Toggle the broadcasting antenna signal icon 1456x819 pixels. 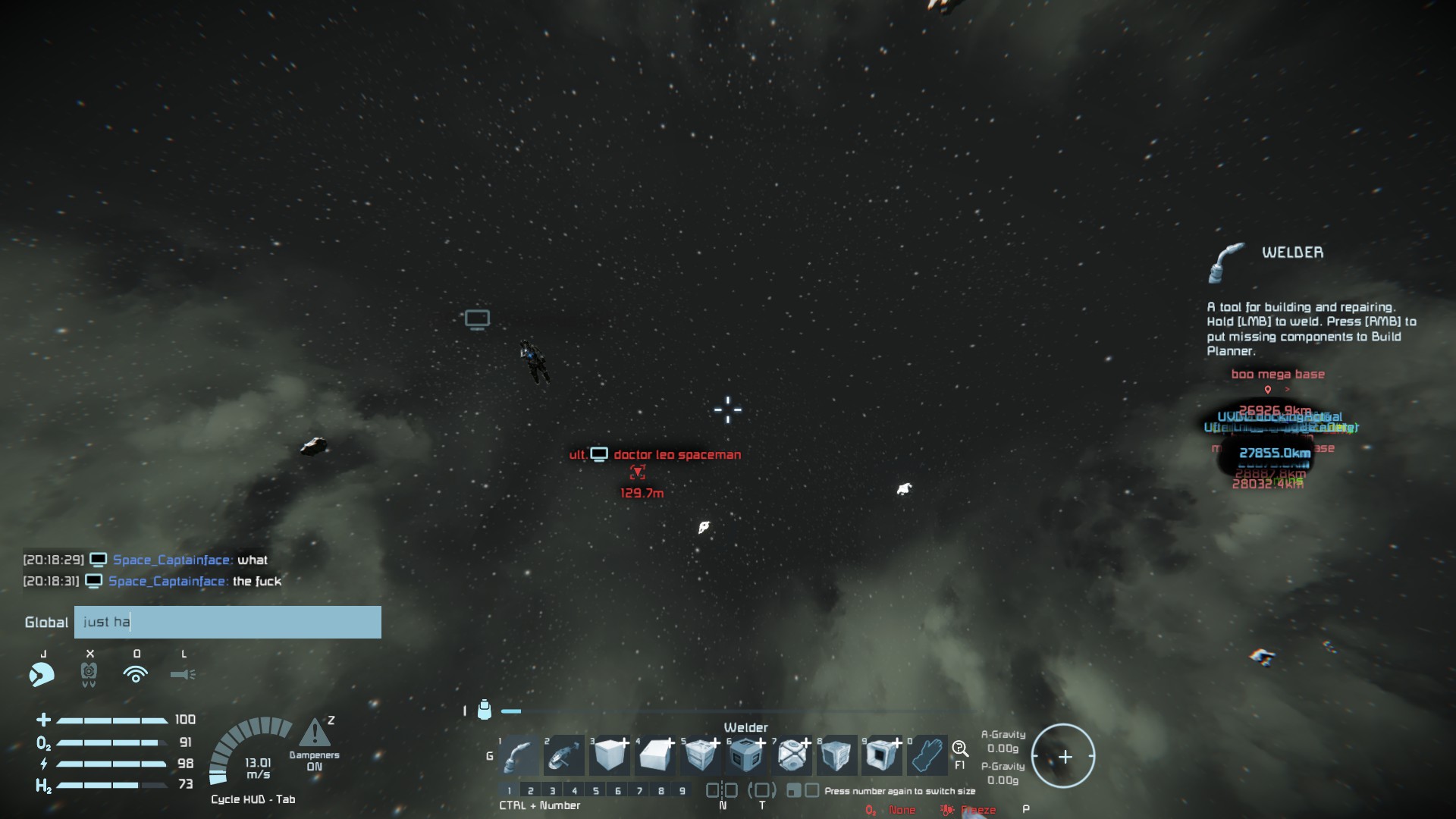[136, 673]
